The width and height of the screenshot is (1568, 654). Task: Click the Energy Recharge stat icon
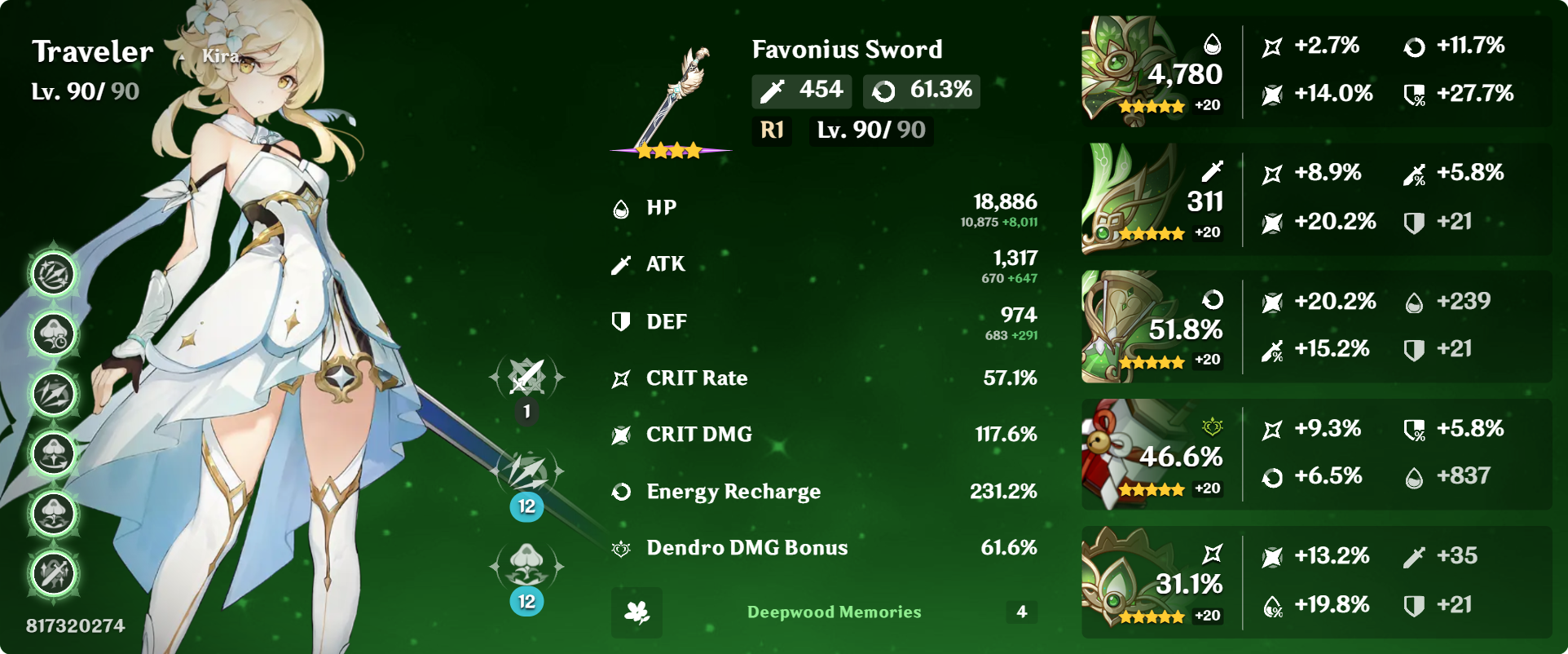point(621,491)
